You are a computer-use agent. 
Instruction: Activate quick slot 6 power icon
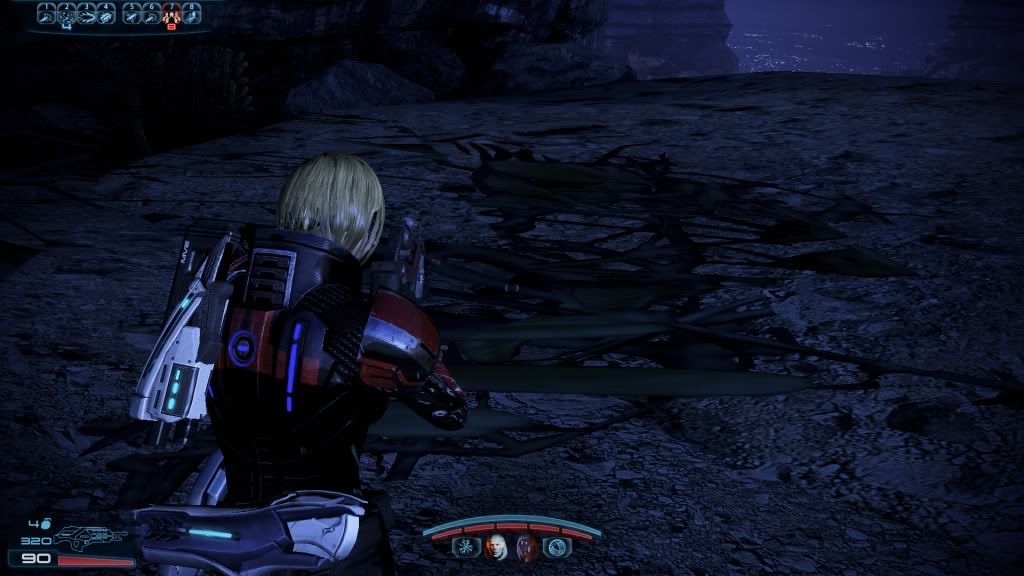coord(151,14)
